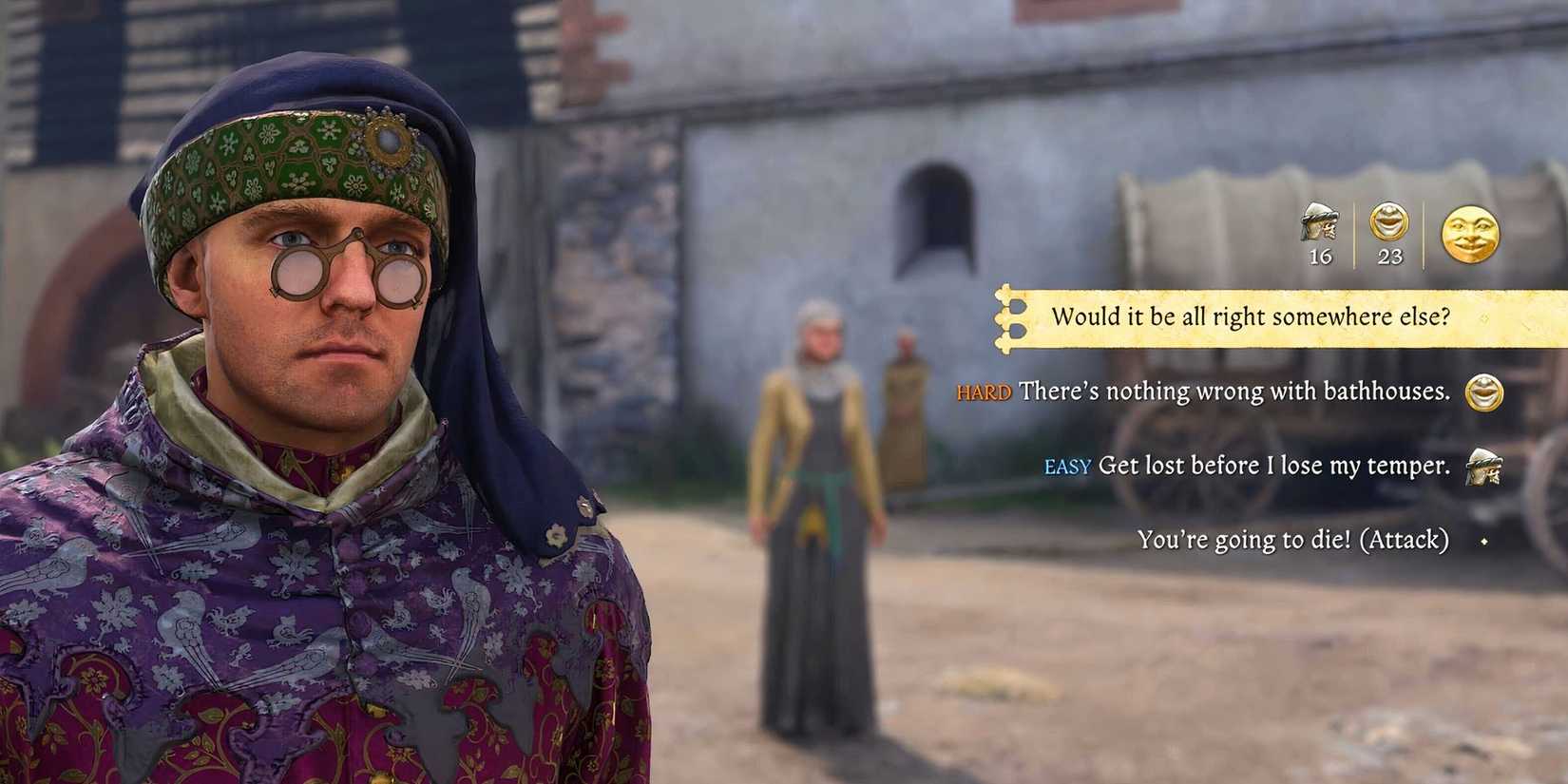Click the number 23 under the speech icon
The height and width of the screenshot is (784, 1568).
tap(1389, 255)
